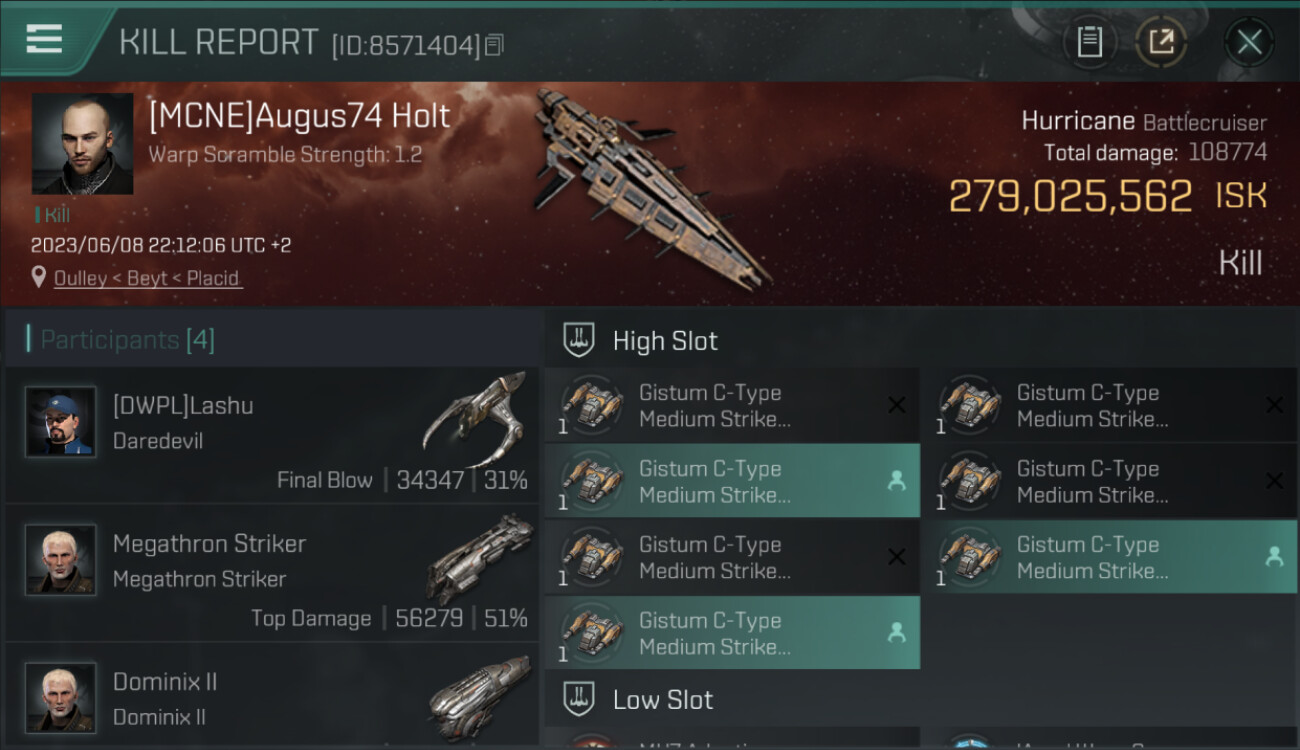The width and height of the screenshot is (1300, 750).
Task: Open the hamburger main menu
Action: click(x=44, y=40)
